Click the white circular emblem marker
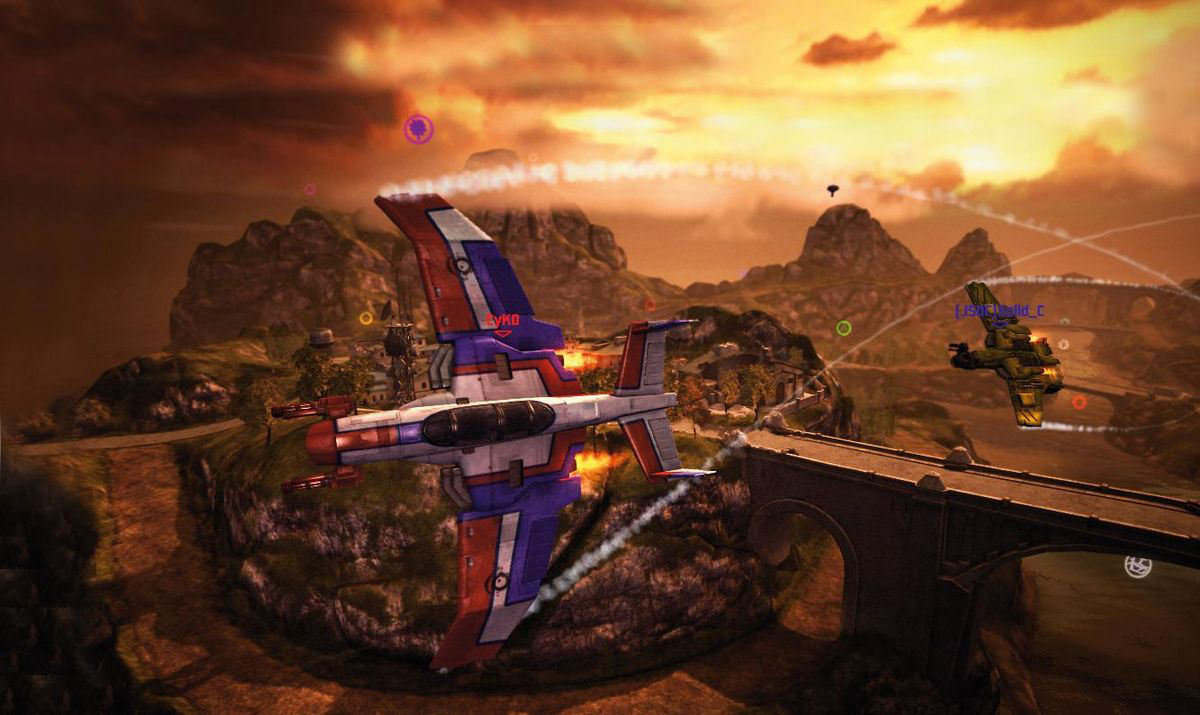 [1137, 567]
